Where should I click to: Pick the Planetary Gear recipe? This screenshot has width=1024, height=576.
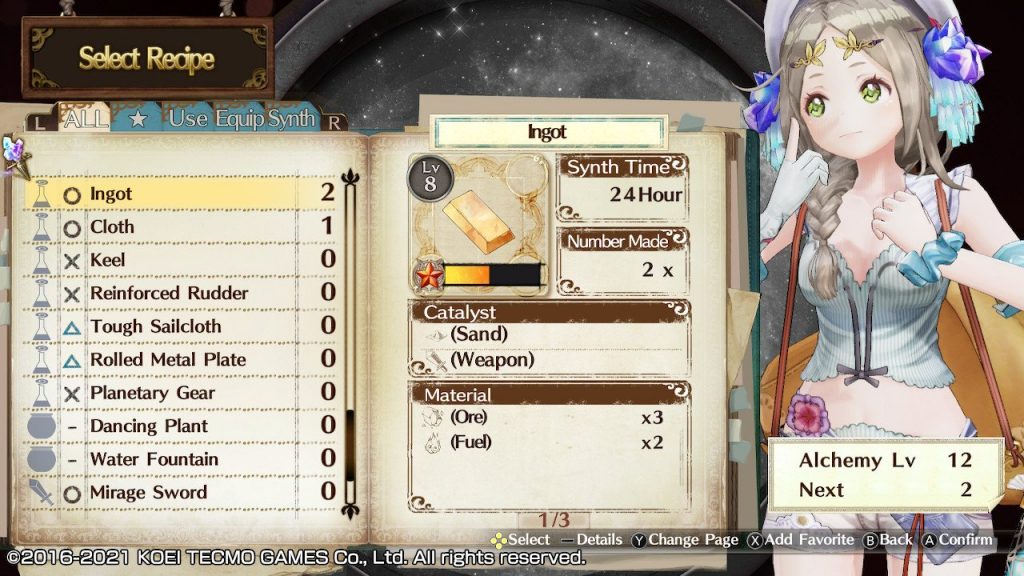tap(180, 393)
